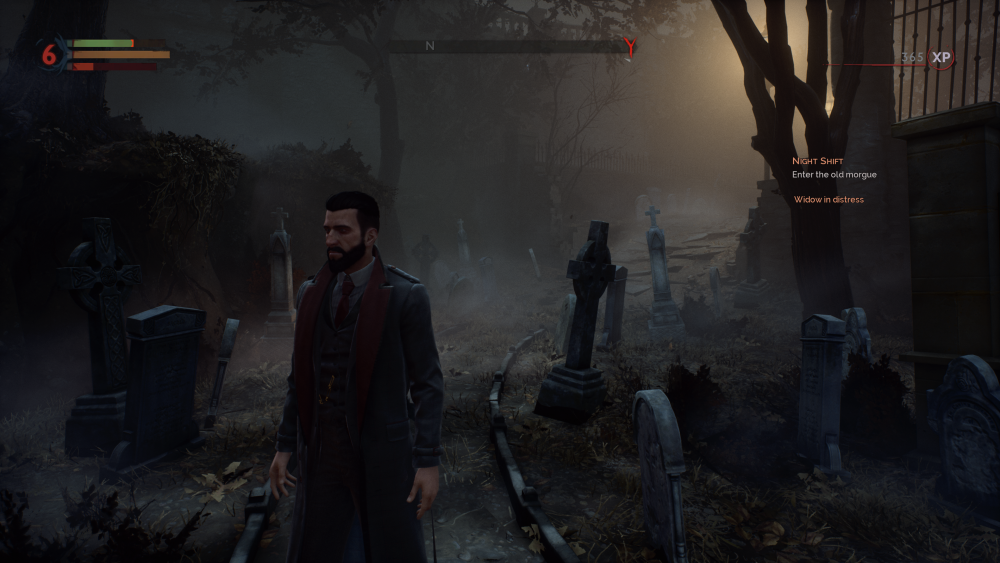Select the Night Shift quest tracker

(817, 160)
